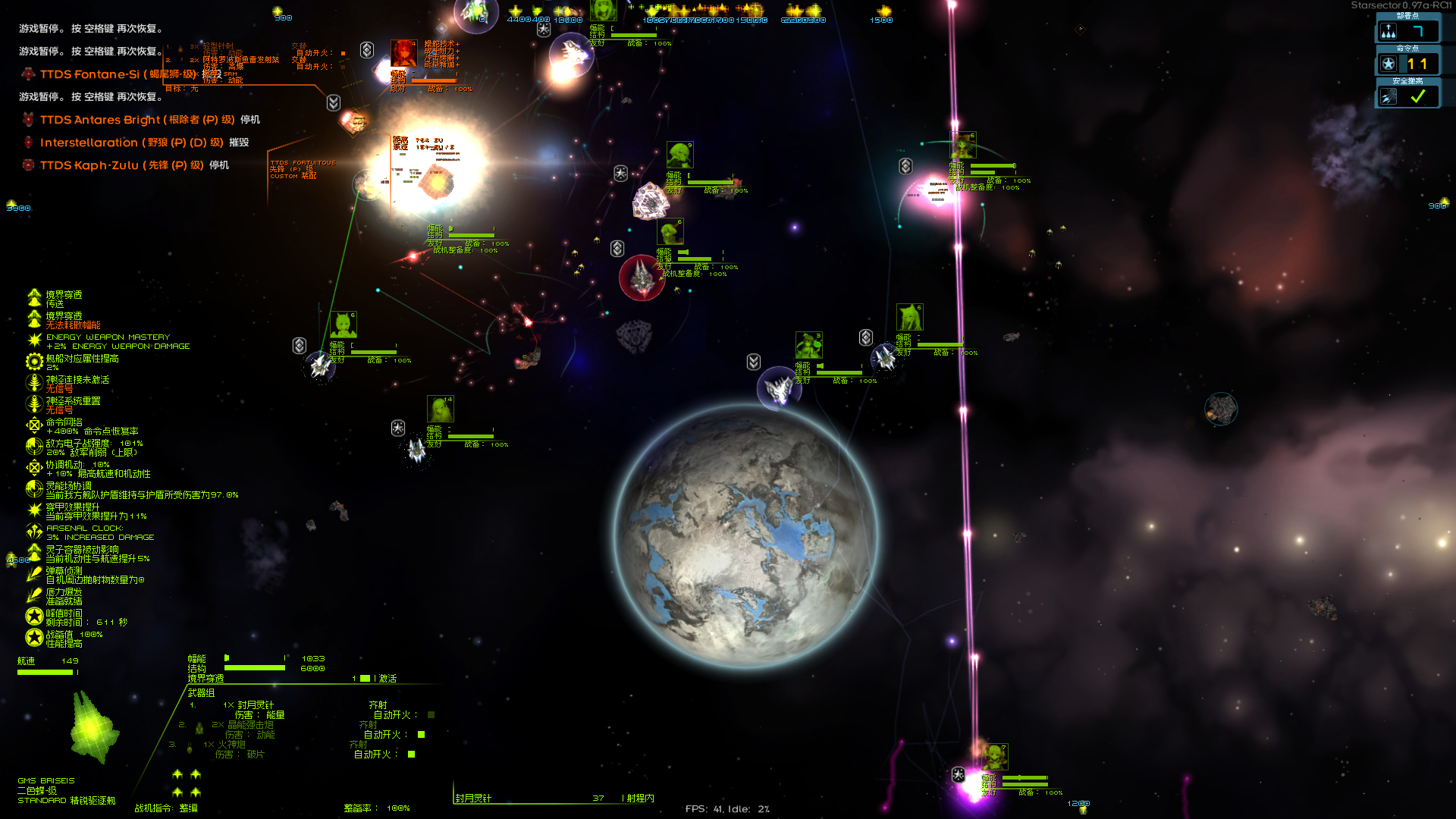Select the red enemy officer portrait
Screen dimensions: 1456x819
tap(403, 54)
